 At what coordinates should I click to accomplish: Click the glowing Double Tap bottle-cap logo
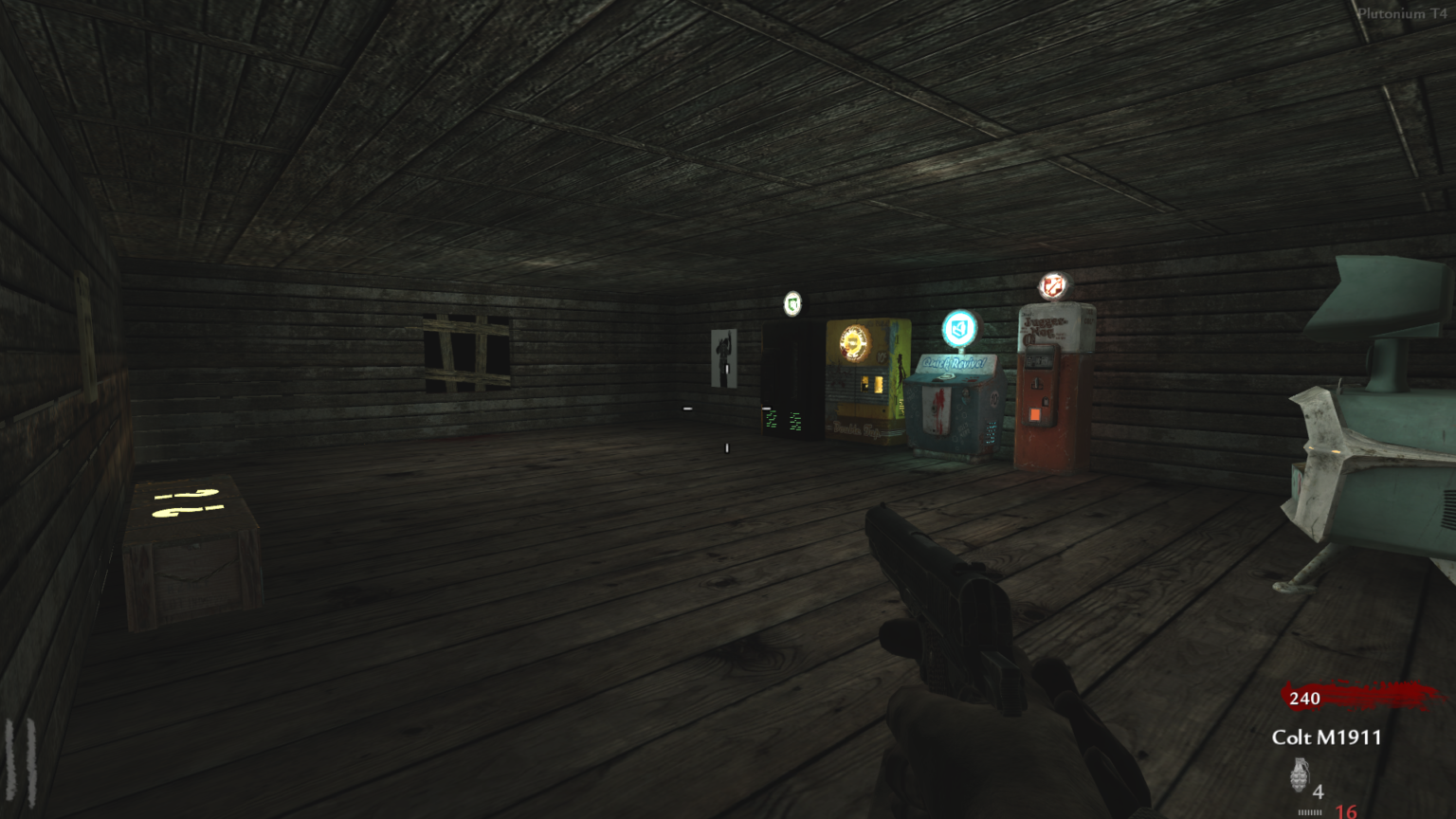click(853, 341)
